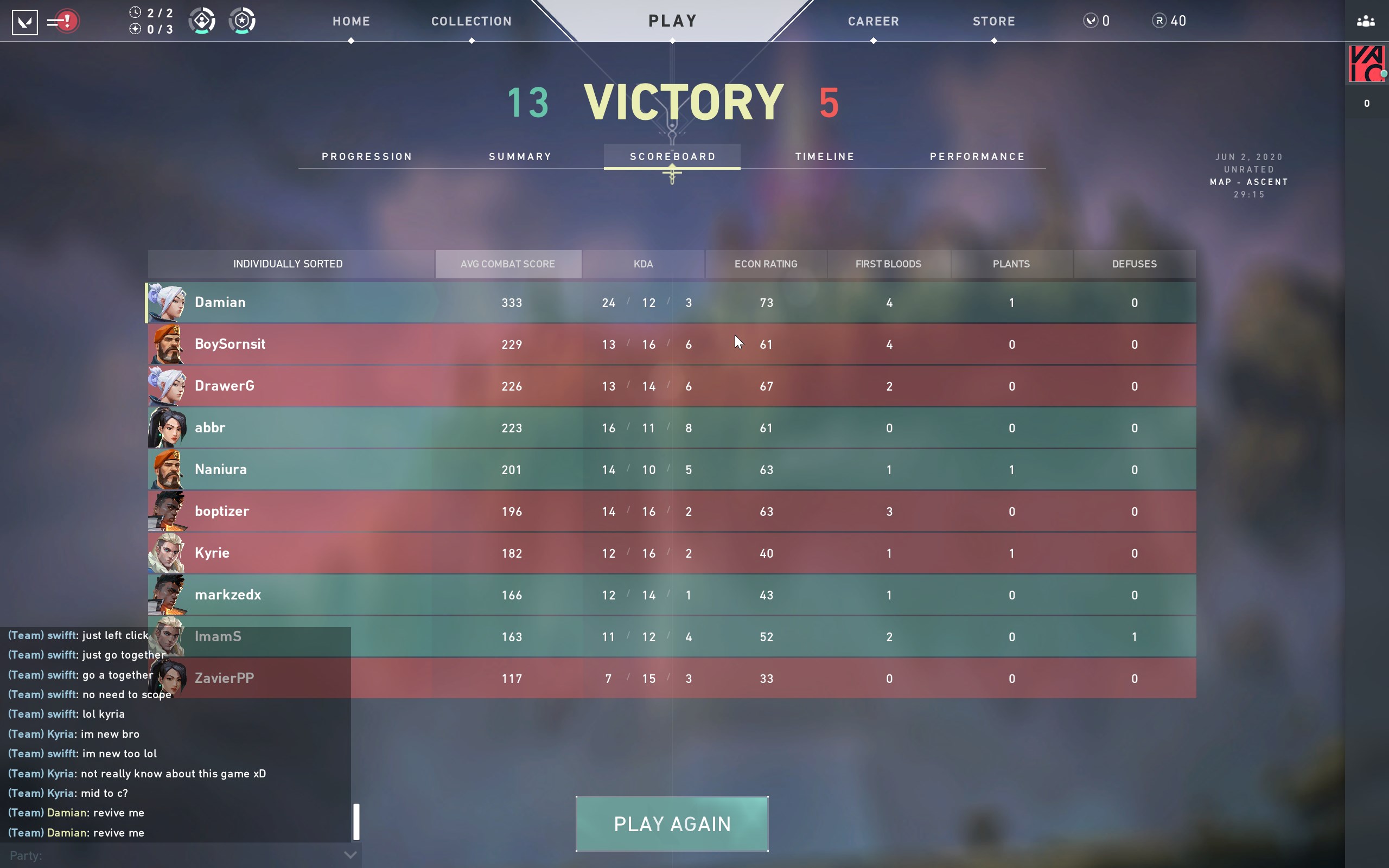The width and height of the screenshot is (1389, 868).
Task: Select the Scoreboard tab
Action: (x=672, y=157)
